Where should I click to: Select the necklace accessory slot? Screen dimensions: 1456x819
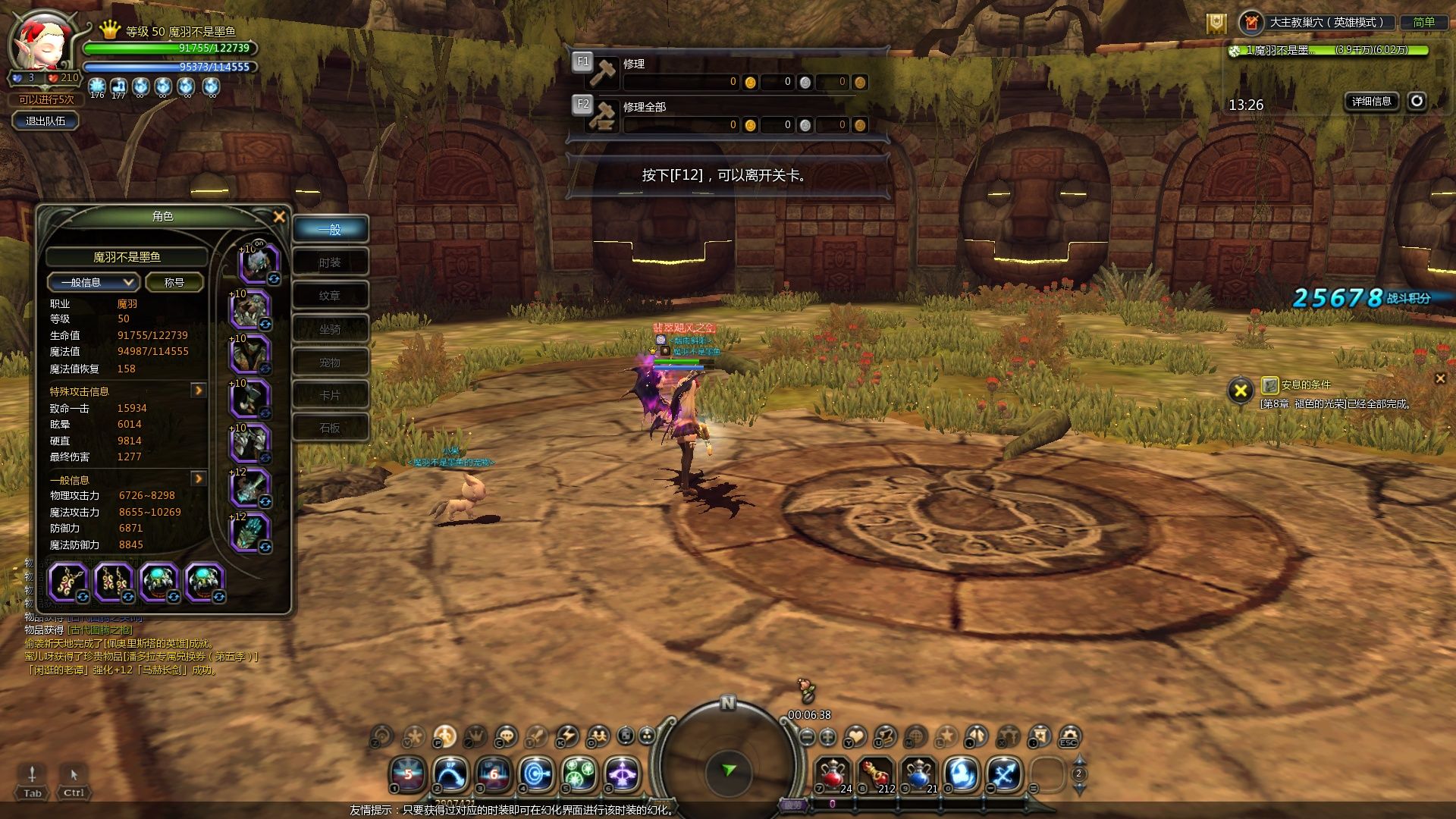68,582
